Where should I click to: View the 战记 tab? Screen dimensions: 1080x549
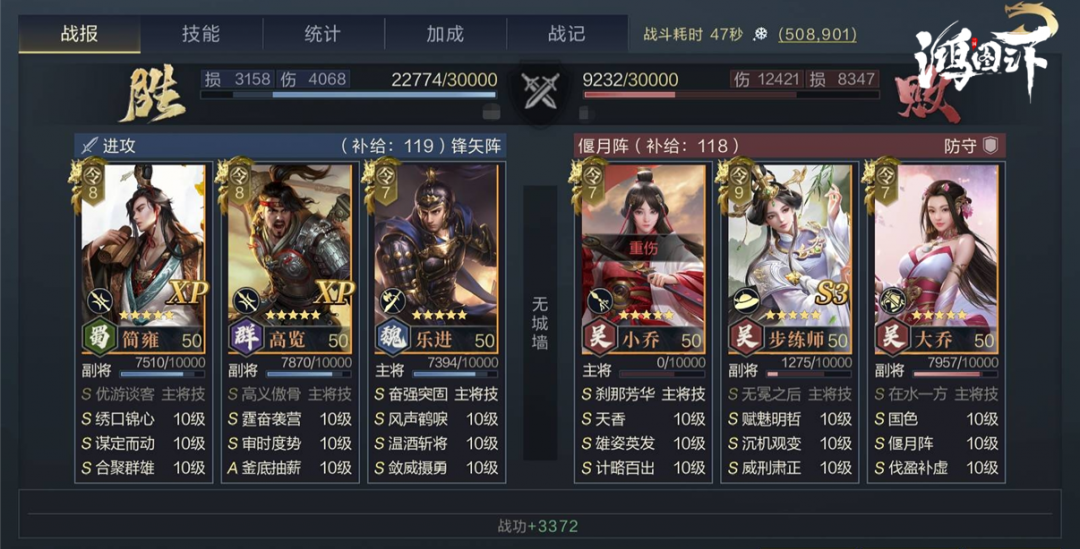[x=567, y=34]
